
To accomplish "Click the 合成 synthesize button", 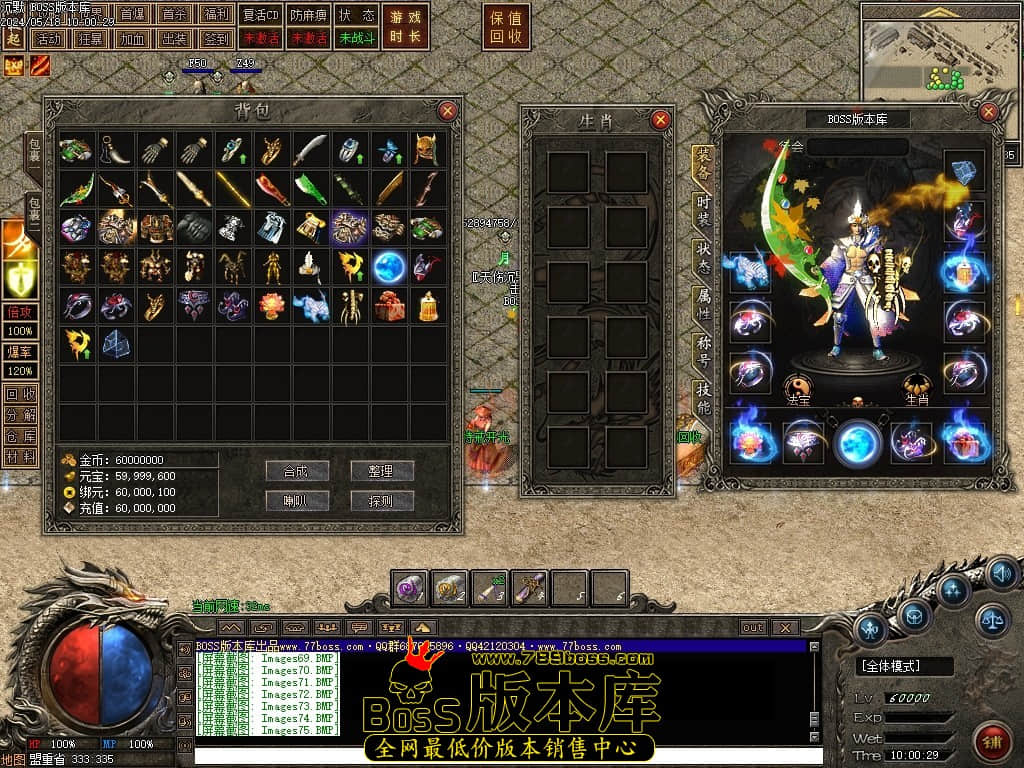I will [297, 471].
